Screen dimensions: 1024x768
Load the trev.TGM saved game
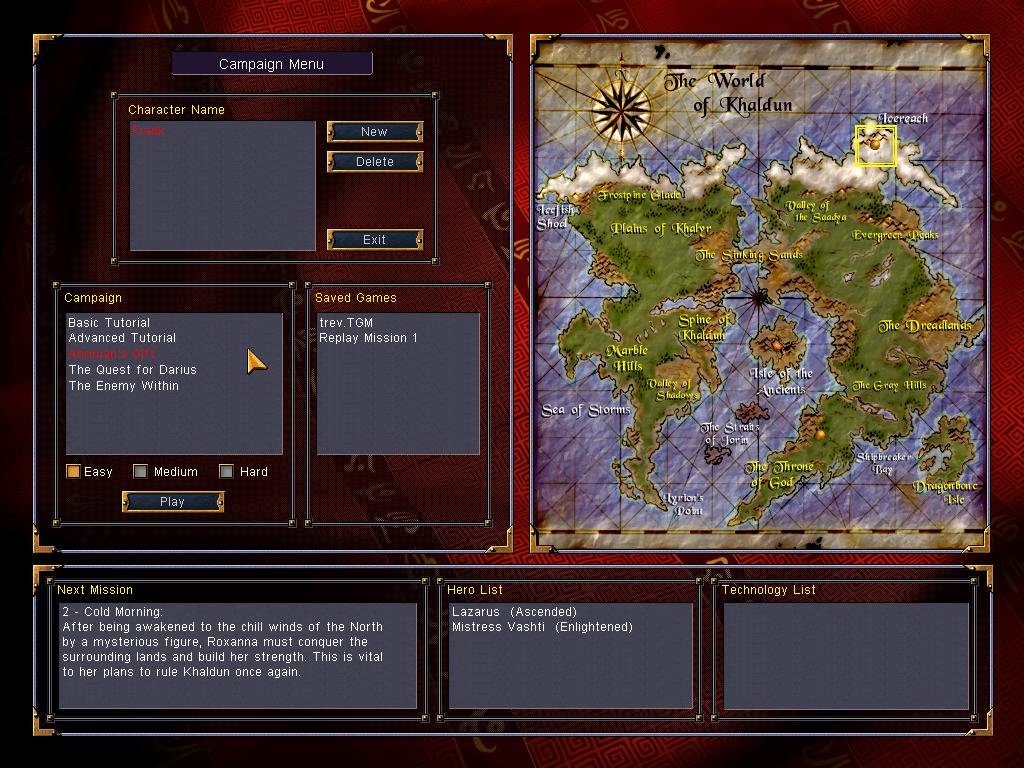(346, 323)
